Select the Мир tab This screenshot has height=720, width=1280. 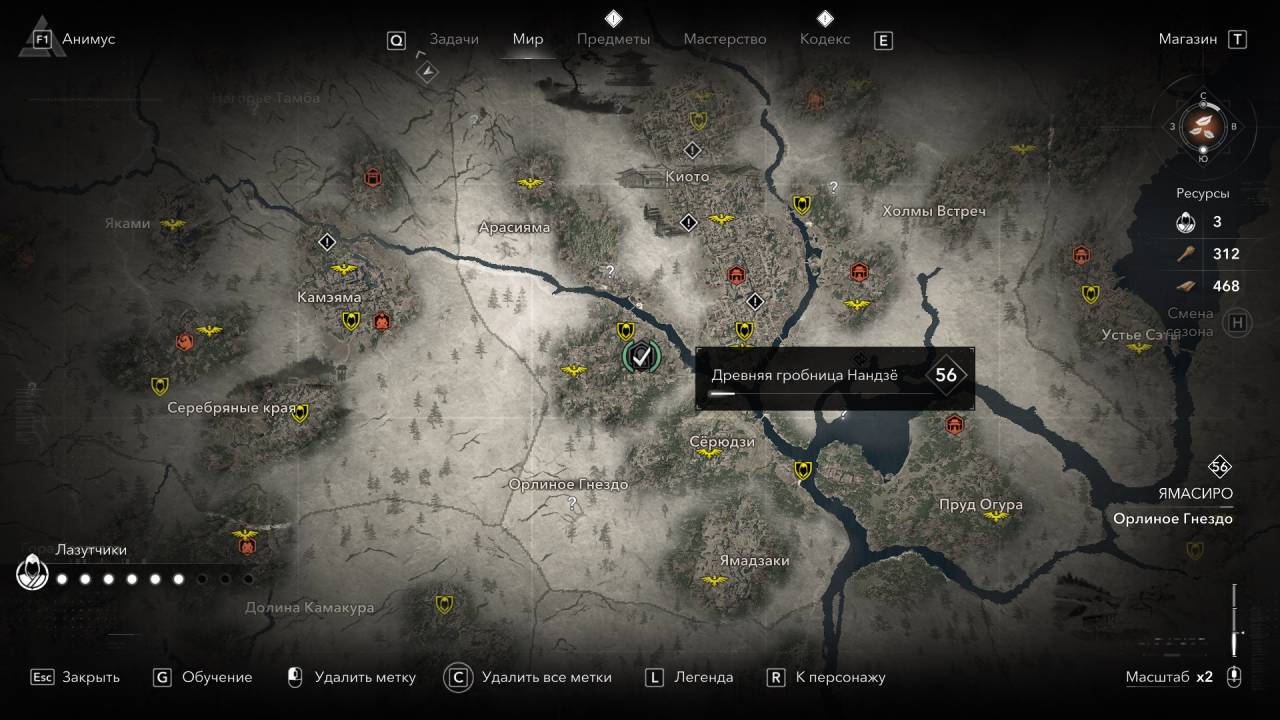pos(528,39)
